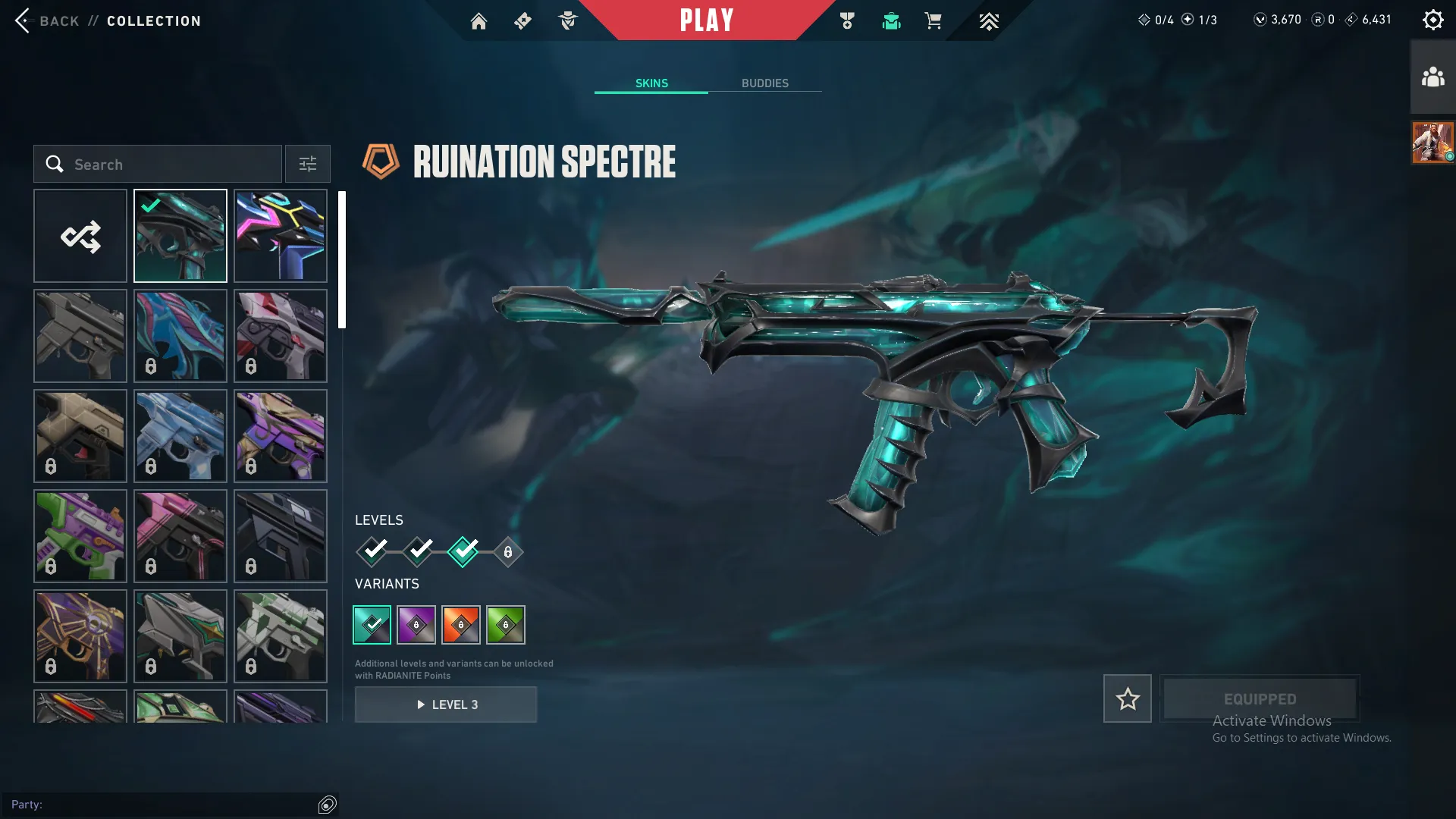This screenshot has width=1456, height=819.
Task: Select Level 3 checkmark under LEVELS
Action: [463, 552]
